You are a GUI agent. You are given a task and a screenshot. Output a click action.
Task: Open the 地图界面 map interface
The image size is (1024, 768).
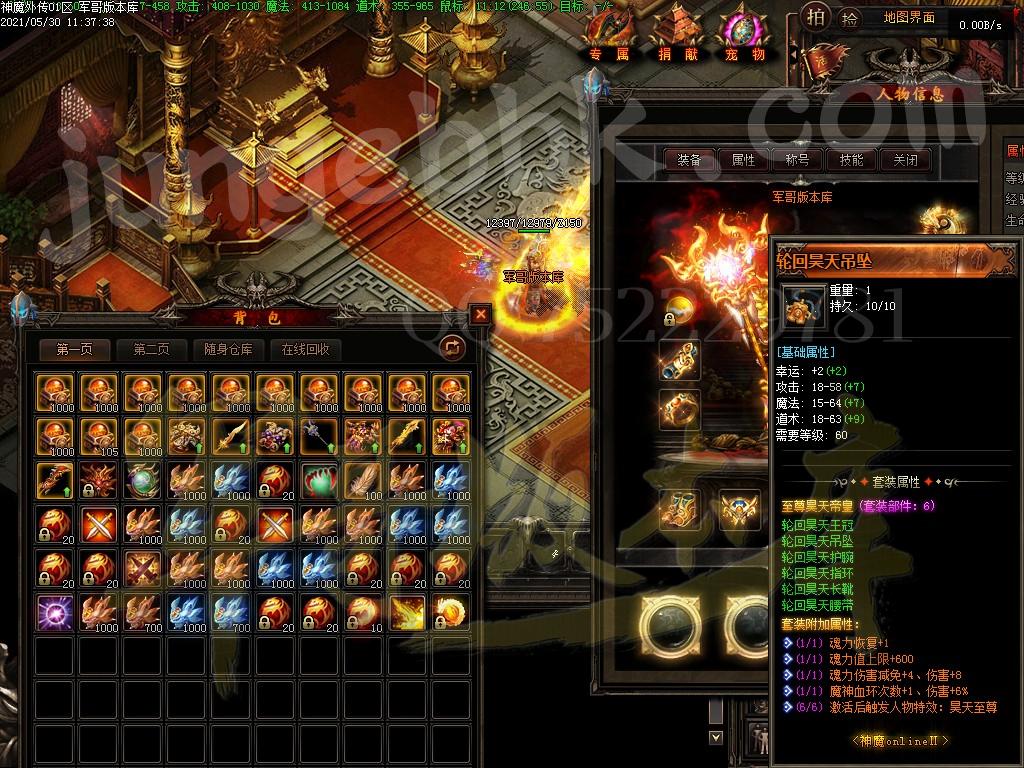[909, 18]
